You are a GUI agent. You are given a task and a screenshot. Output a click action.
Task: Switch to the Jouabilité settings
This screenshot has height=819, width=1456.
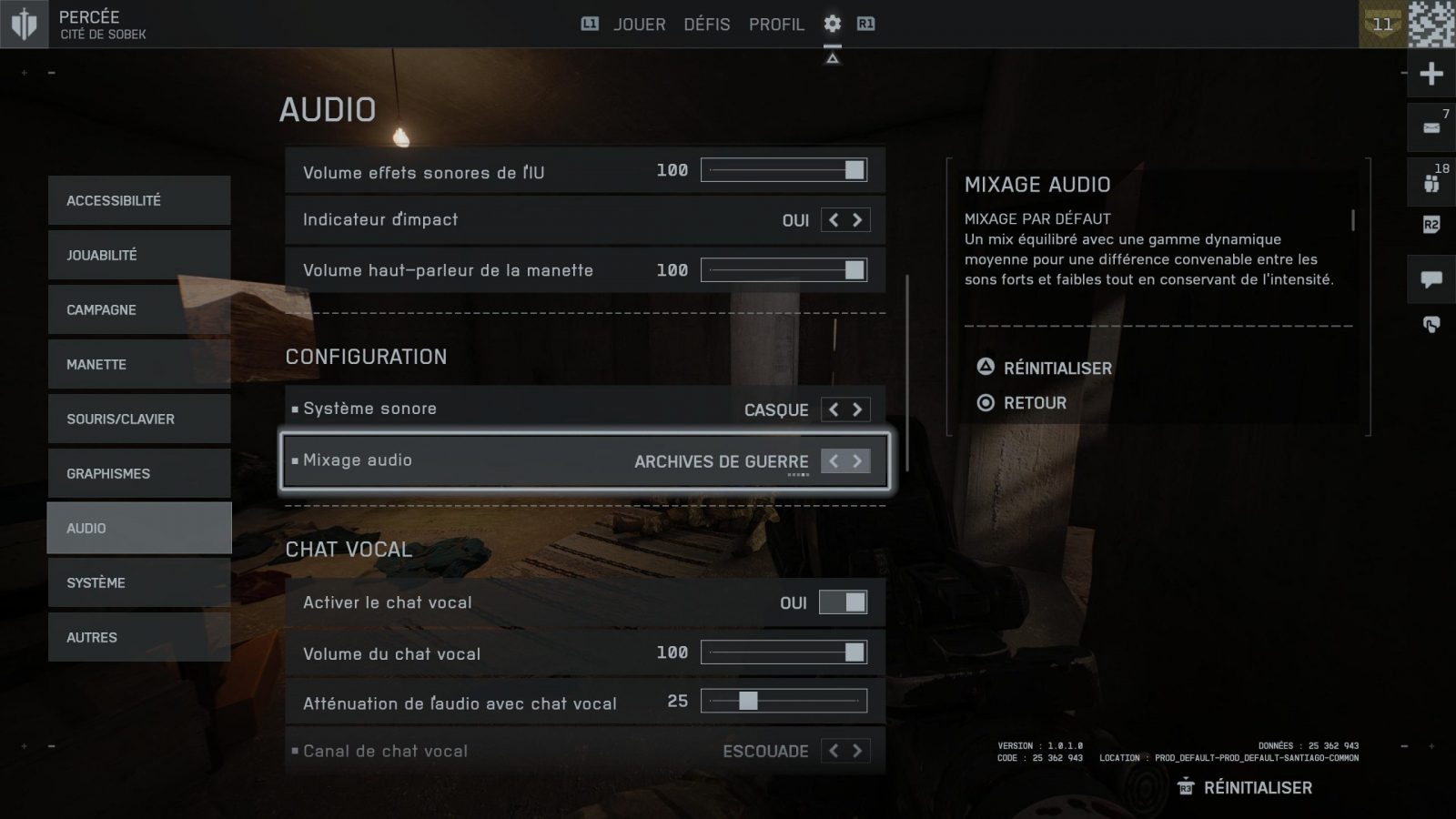[x=139, y=255]
